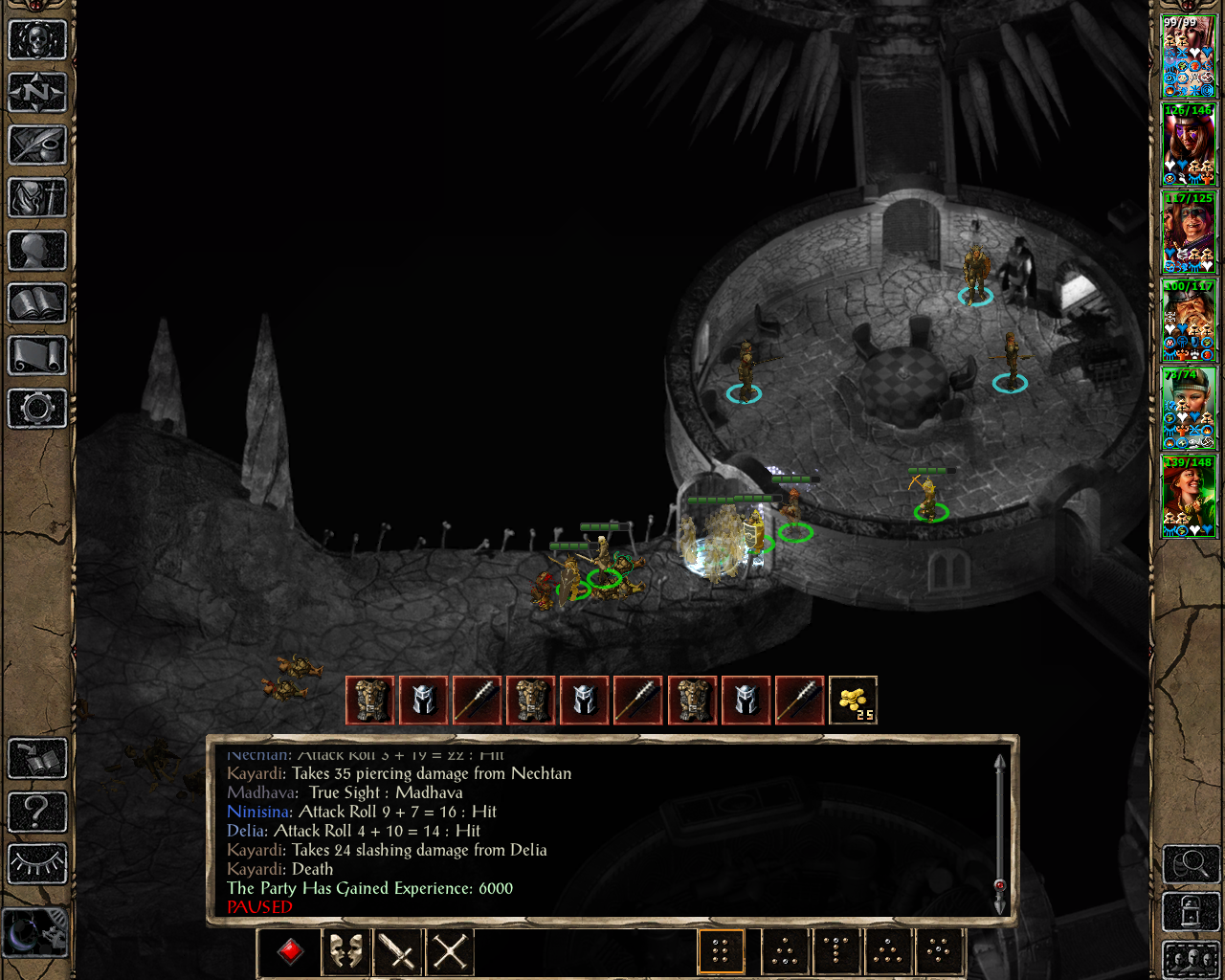1225x980 pixels.
Task: Click the red gem action button
Action: point(291,951)
